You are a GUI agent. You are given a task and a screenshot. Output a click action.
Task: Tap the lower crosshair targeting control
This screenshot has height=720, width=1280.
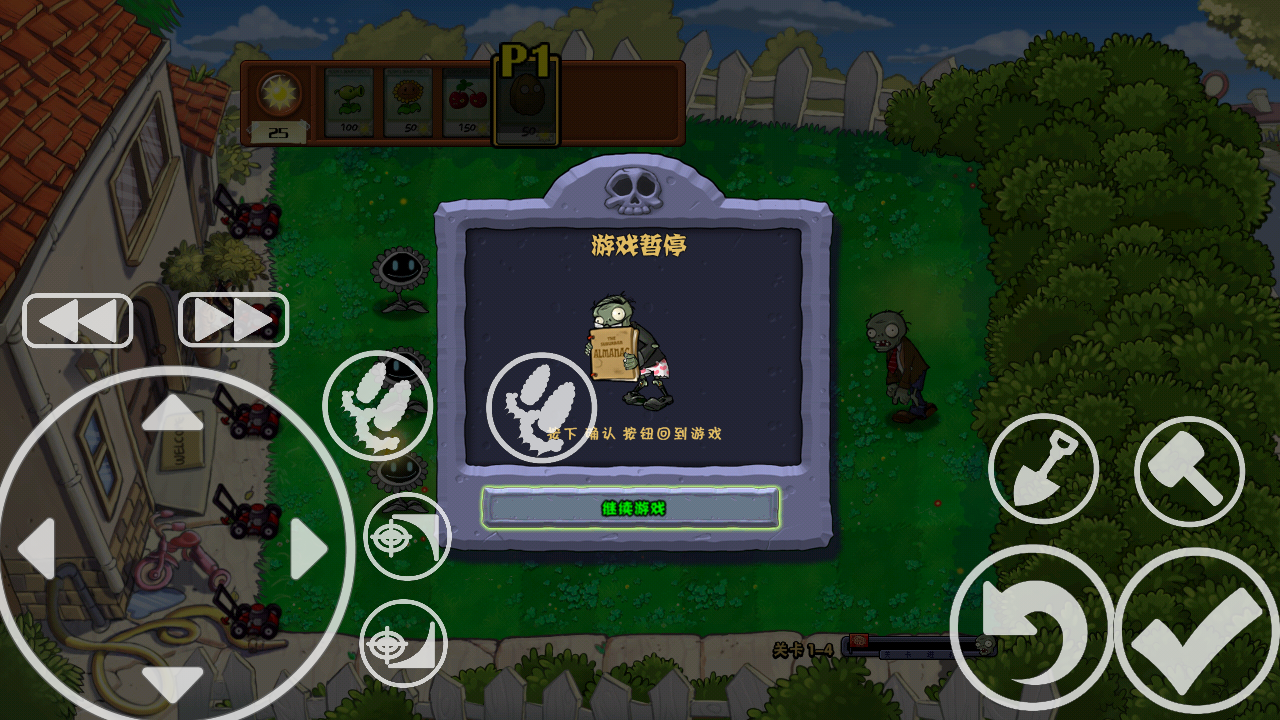406,645
